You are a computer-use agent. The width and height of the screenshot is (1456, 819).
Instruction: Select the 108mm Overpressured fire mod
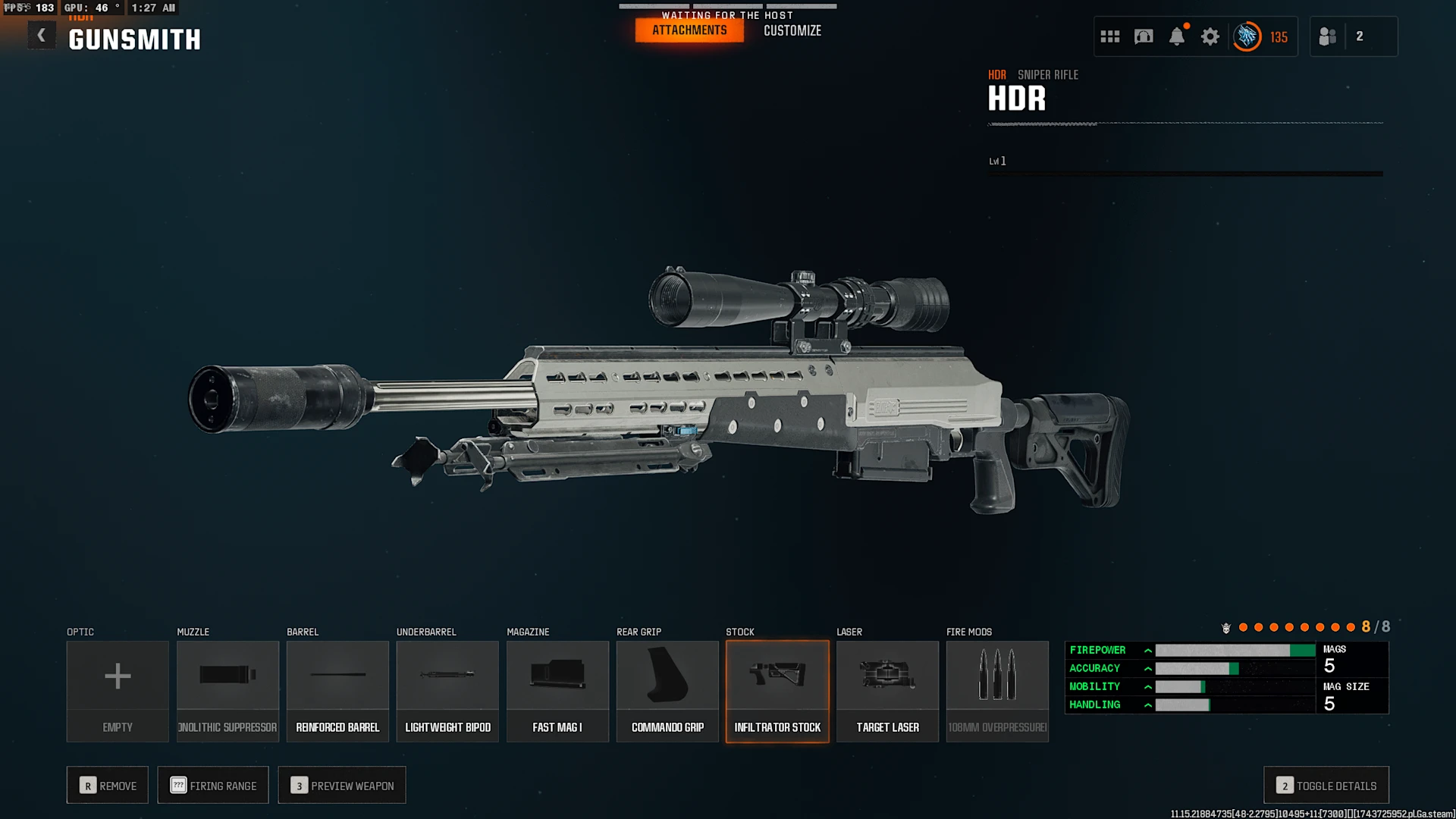[997, 690]
